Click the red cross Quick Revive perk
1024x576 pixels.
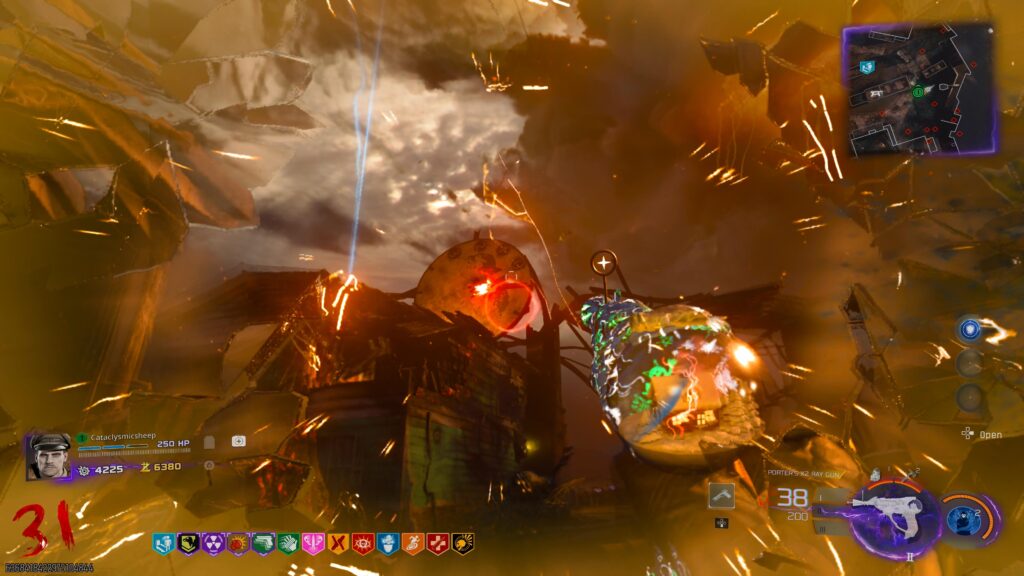[437, 543]
